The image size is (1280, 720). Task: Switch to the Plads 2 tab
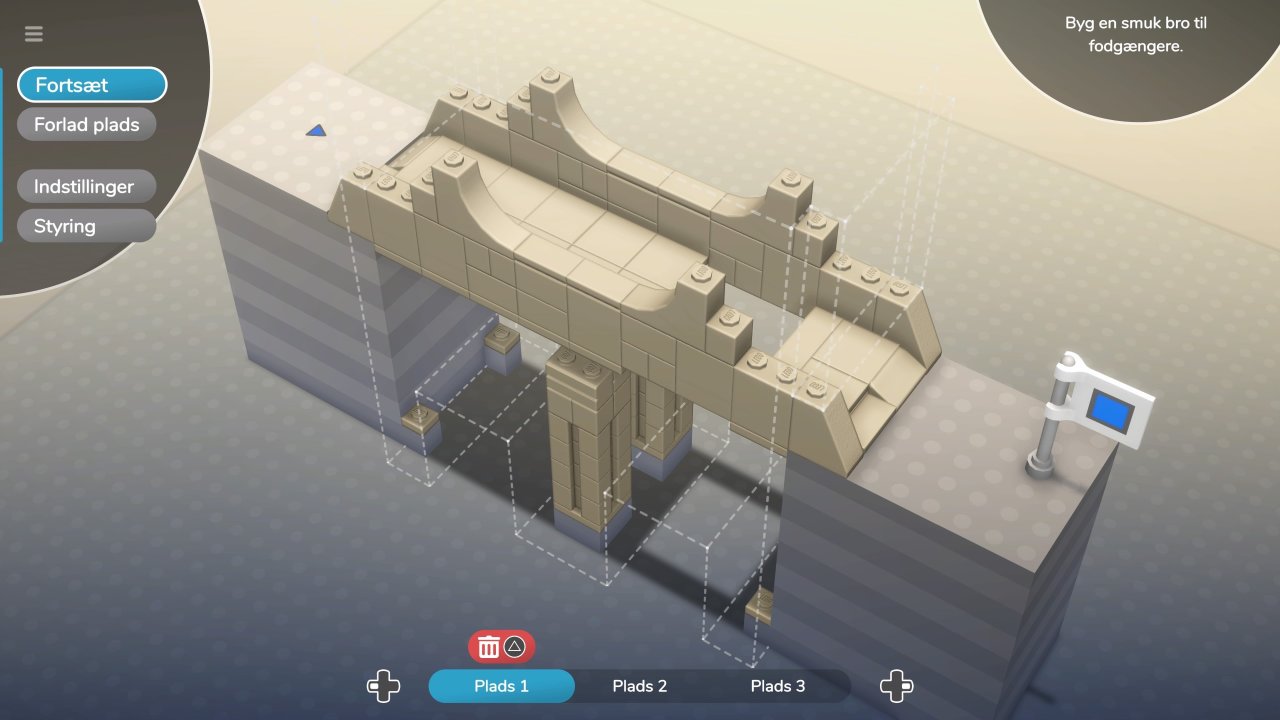(x=639, y=686)
